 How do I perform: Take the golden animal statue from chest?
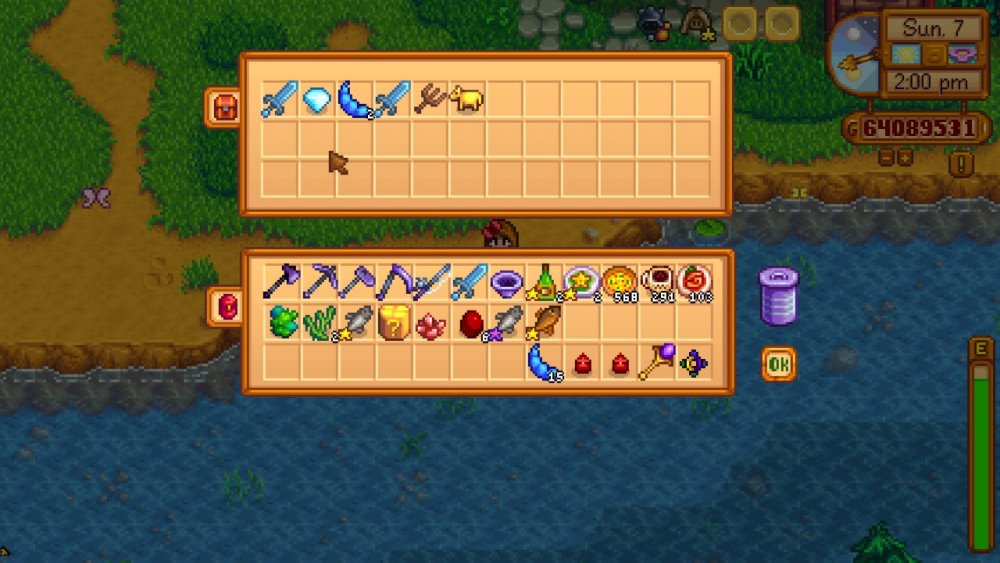[467, 99]
